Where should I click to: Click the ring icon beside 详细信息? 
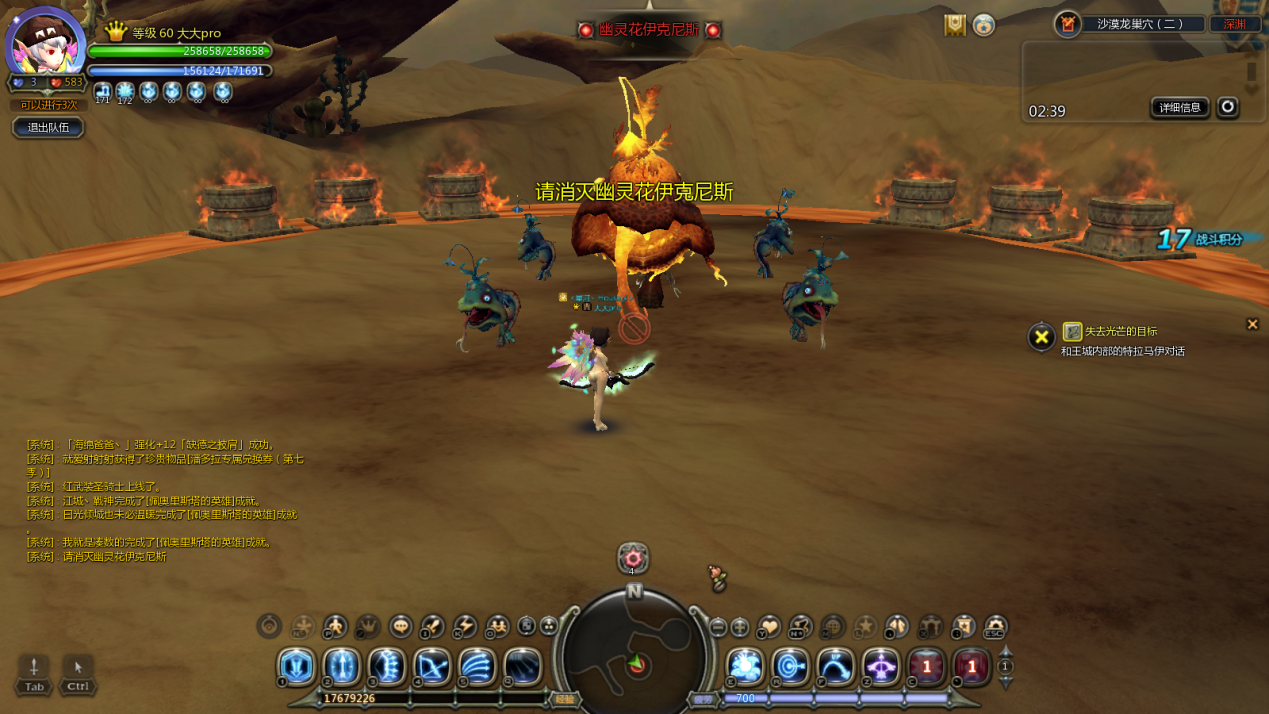pos(1228,107)
